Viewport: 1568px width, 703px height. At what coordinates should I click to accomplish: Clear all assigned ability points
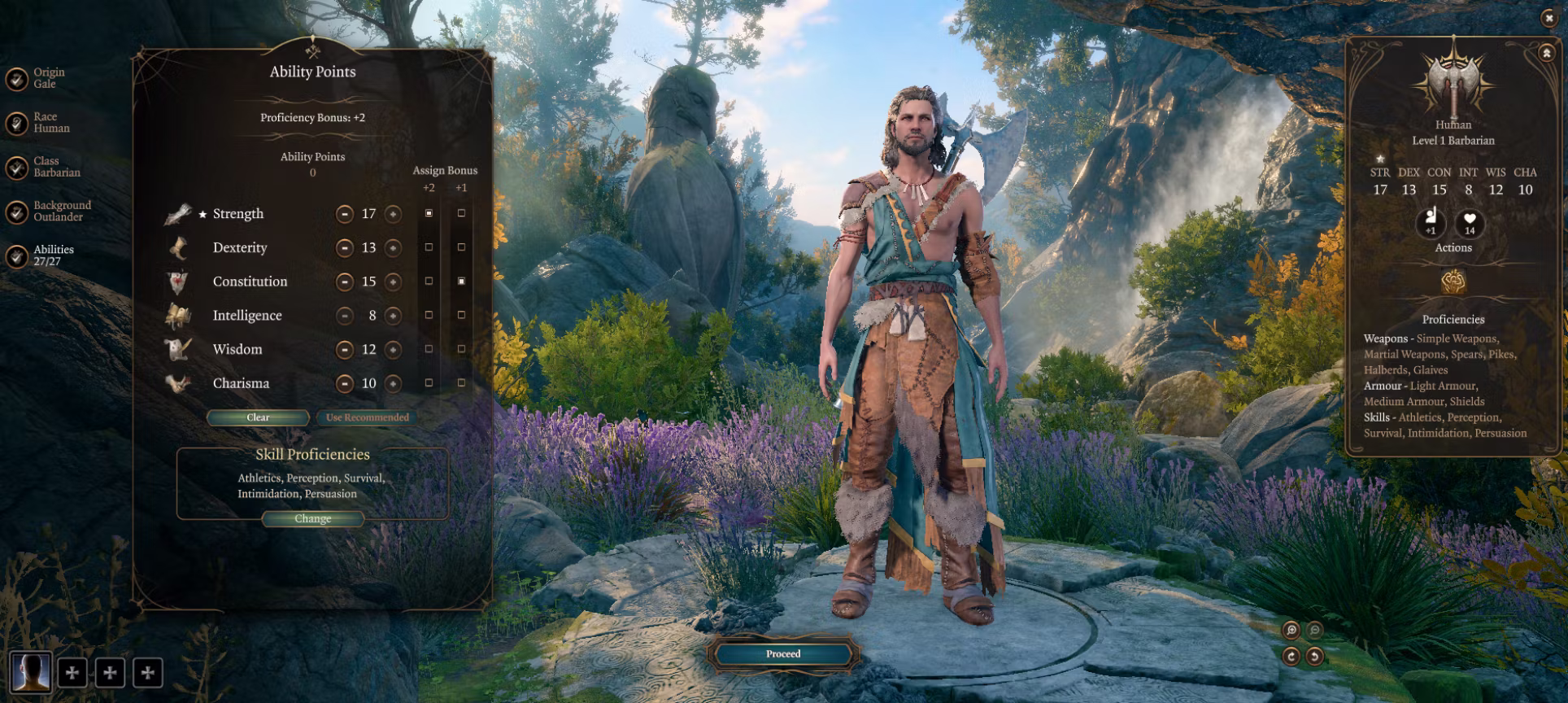coord(258,417)
